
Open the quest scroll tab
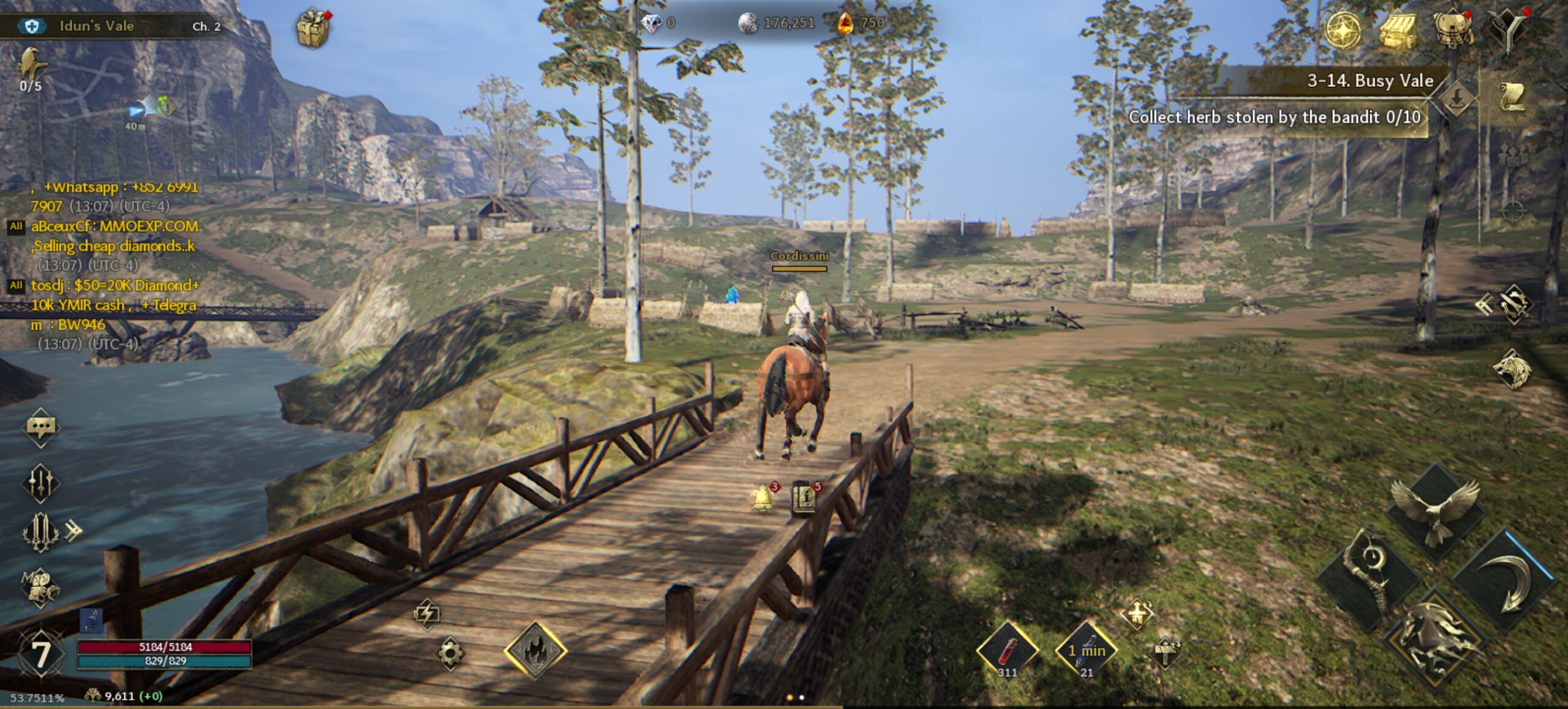[1512, 98]
